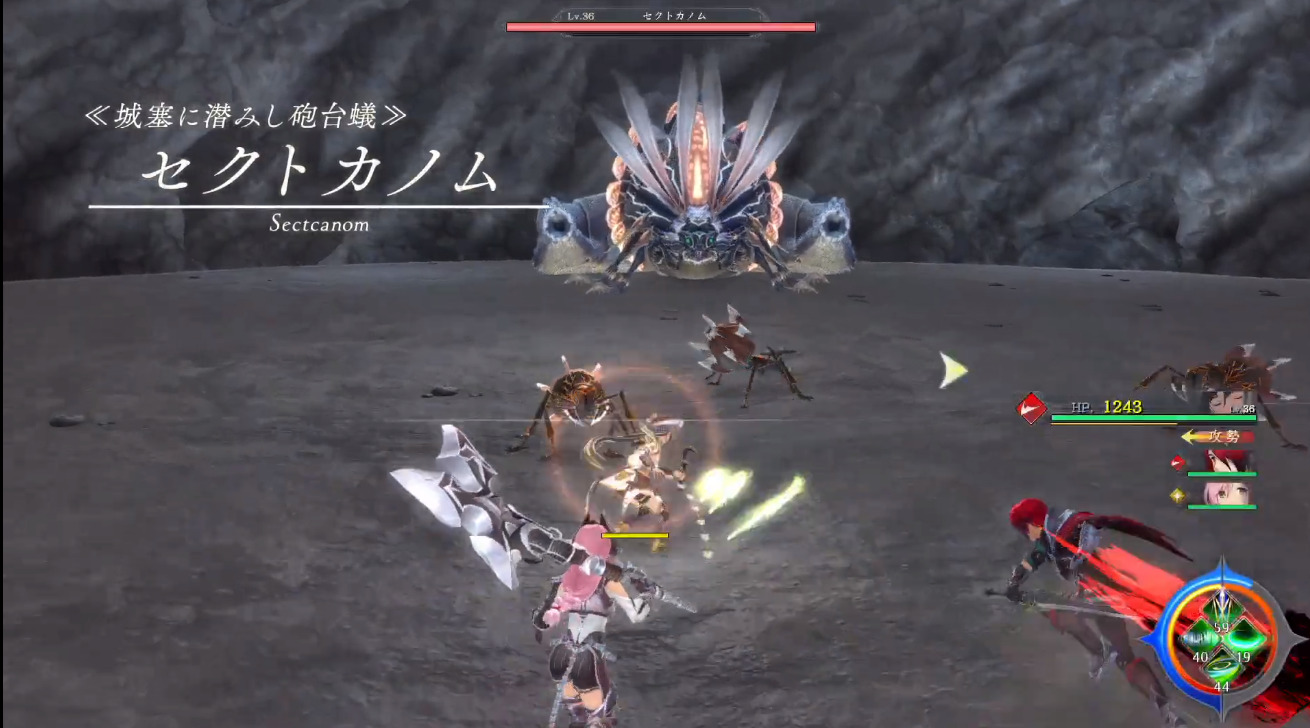Trigger the right skill costing 19 SP
Screen dimensions: 1310x728
pyautogui.click(x=1245, y=638)
